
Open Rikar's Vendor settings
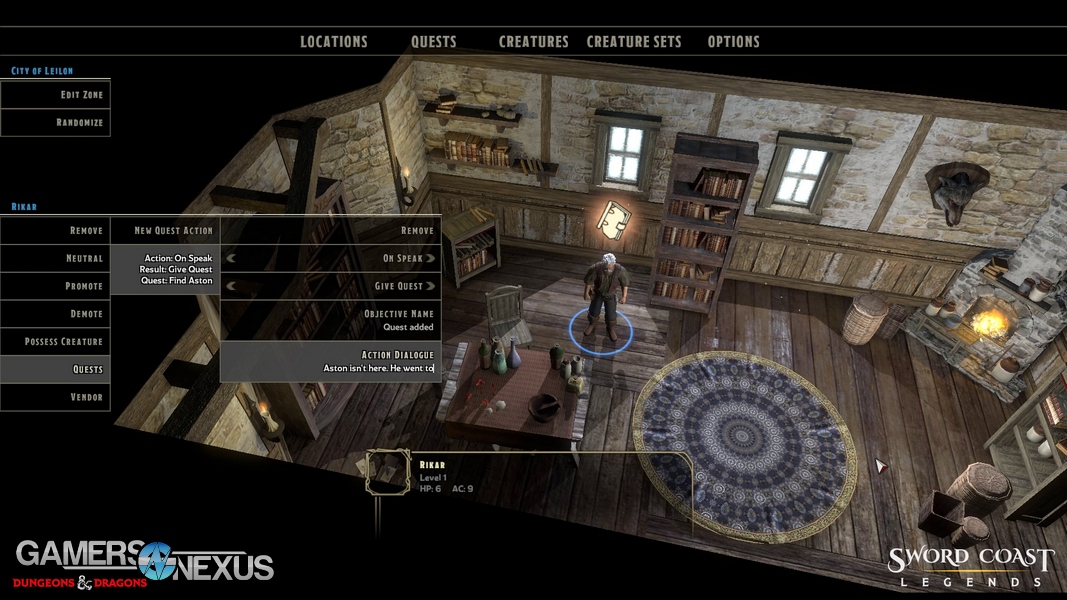[x=56, y=397]
